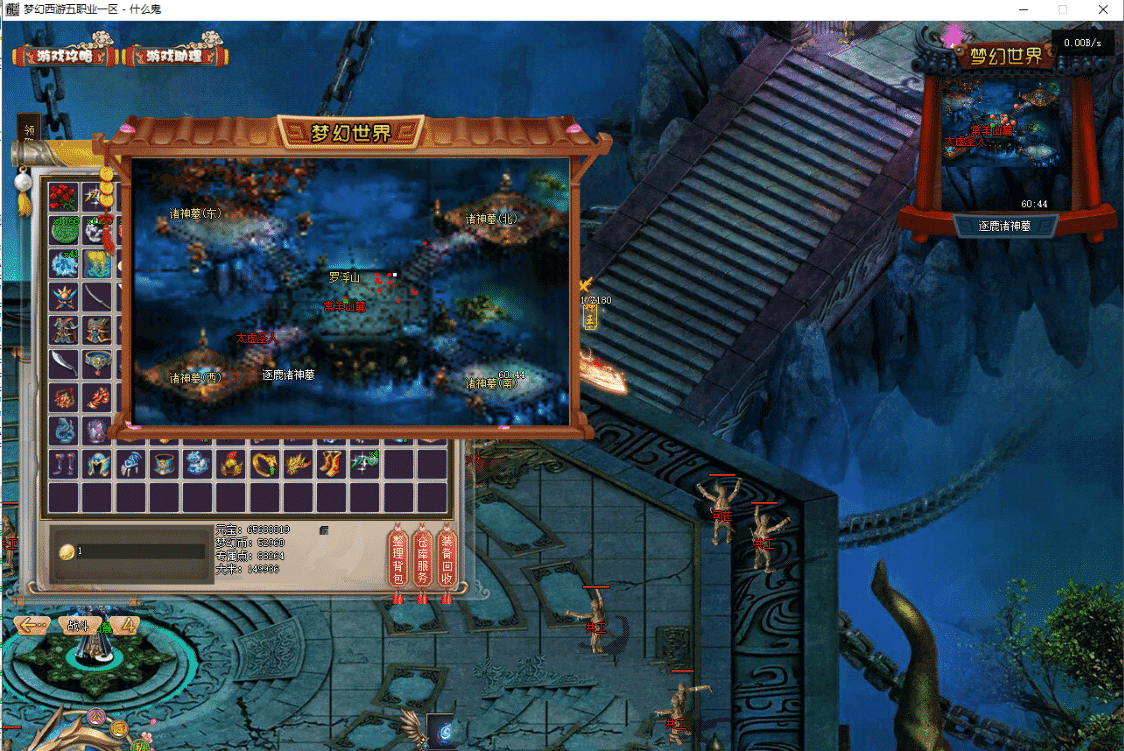The image size is (1124, 751).
Task: Select the red roses item slot
Action: [64, 196]
